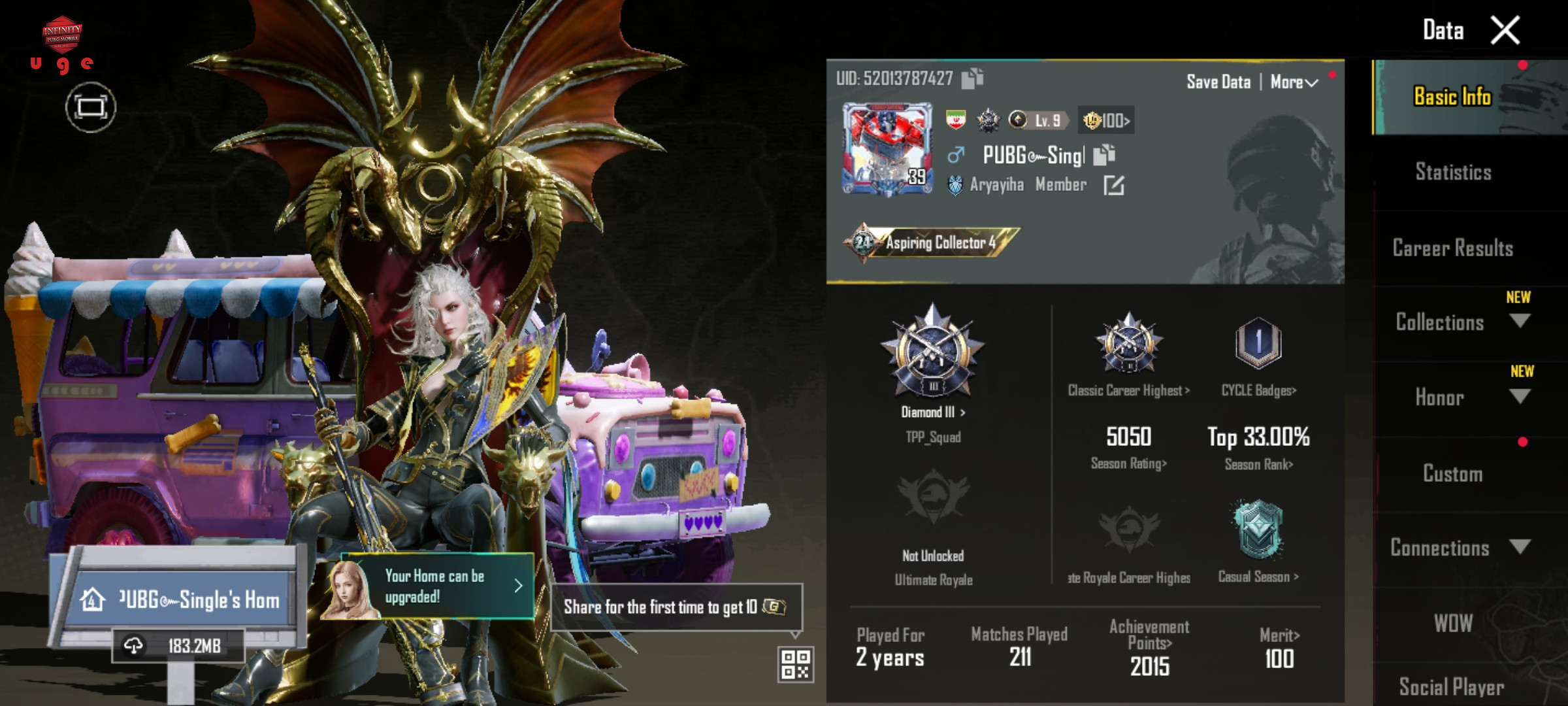This screenshot has width=1568, height=706.
Task: Expand the Collections section
Action: click(x=1520, y=321)
